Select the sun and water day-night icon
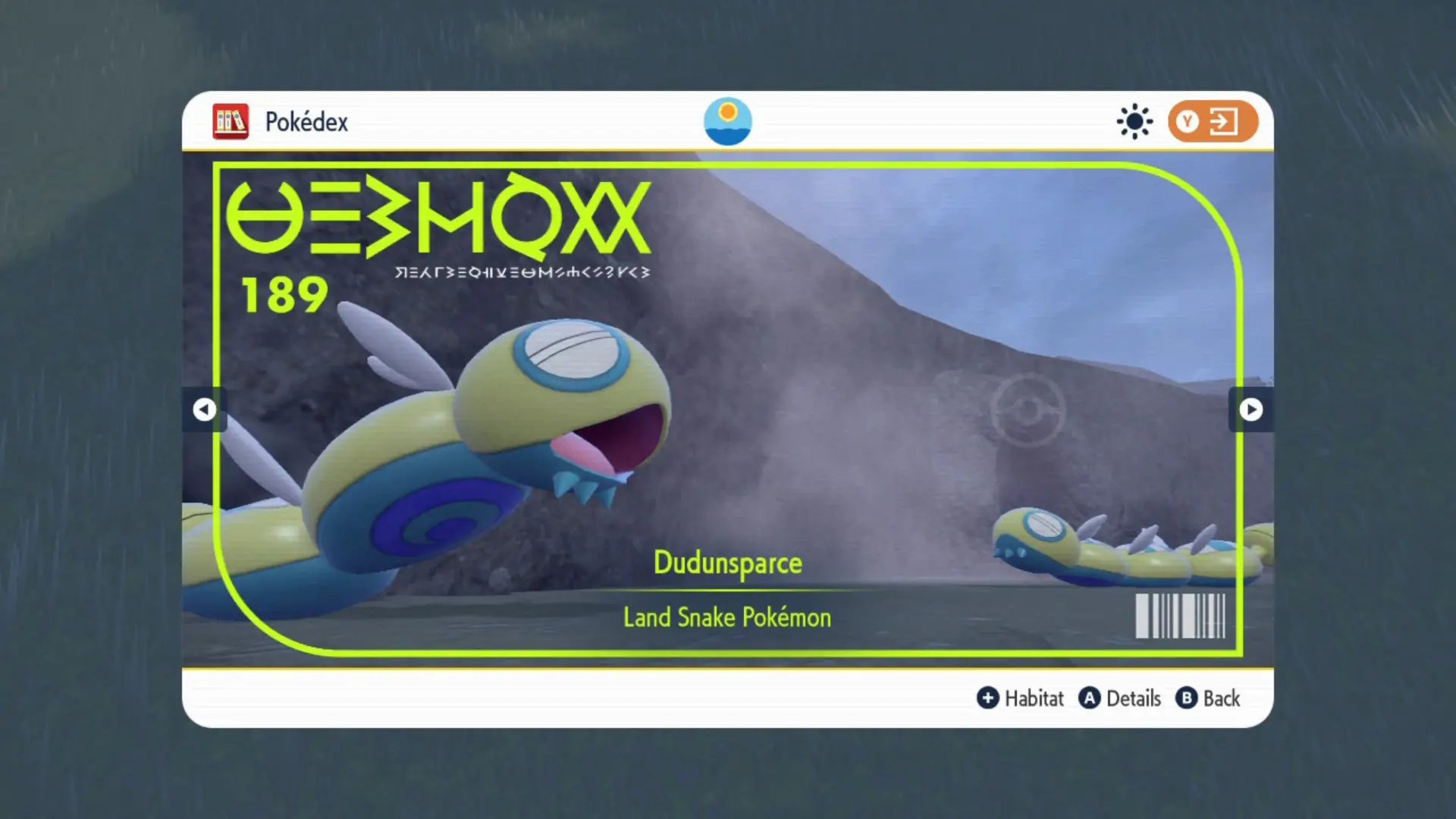 point(727,121)
